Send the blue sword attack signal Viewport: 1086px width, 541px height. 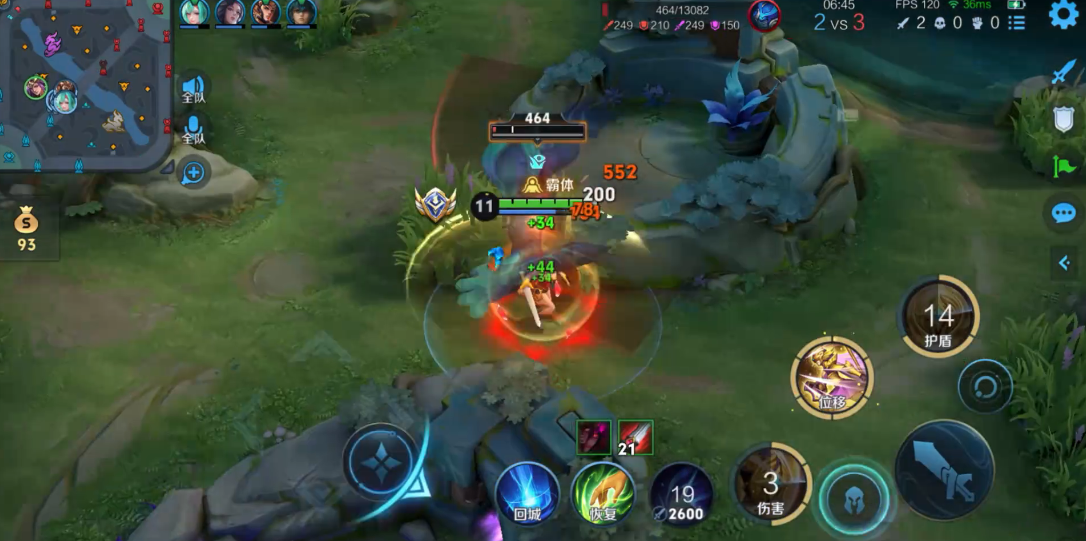pyautogui.click(x=1063, y=74)
